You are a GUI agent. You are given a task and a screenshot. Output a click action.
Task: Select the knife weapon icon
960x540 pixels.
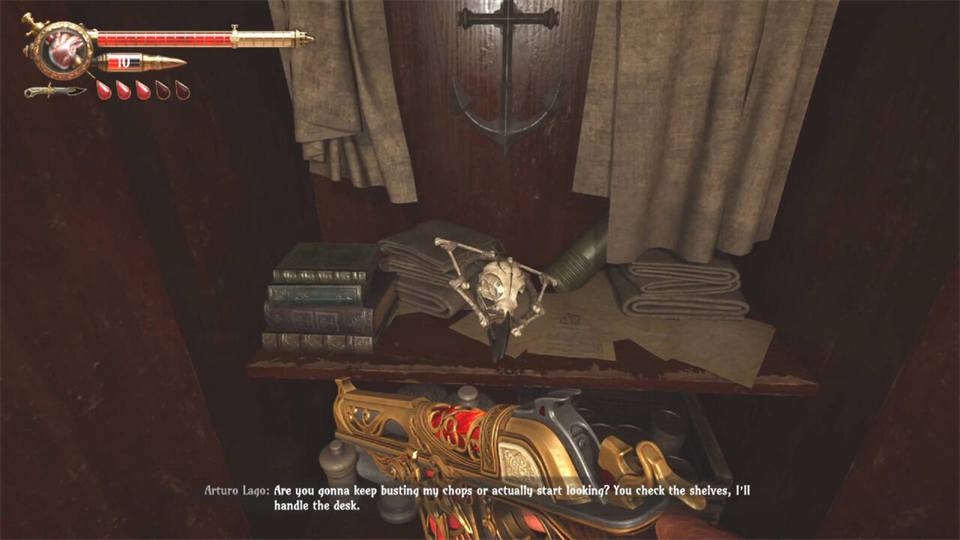55,92
